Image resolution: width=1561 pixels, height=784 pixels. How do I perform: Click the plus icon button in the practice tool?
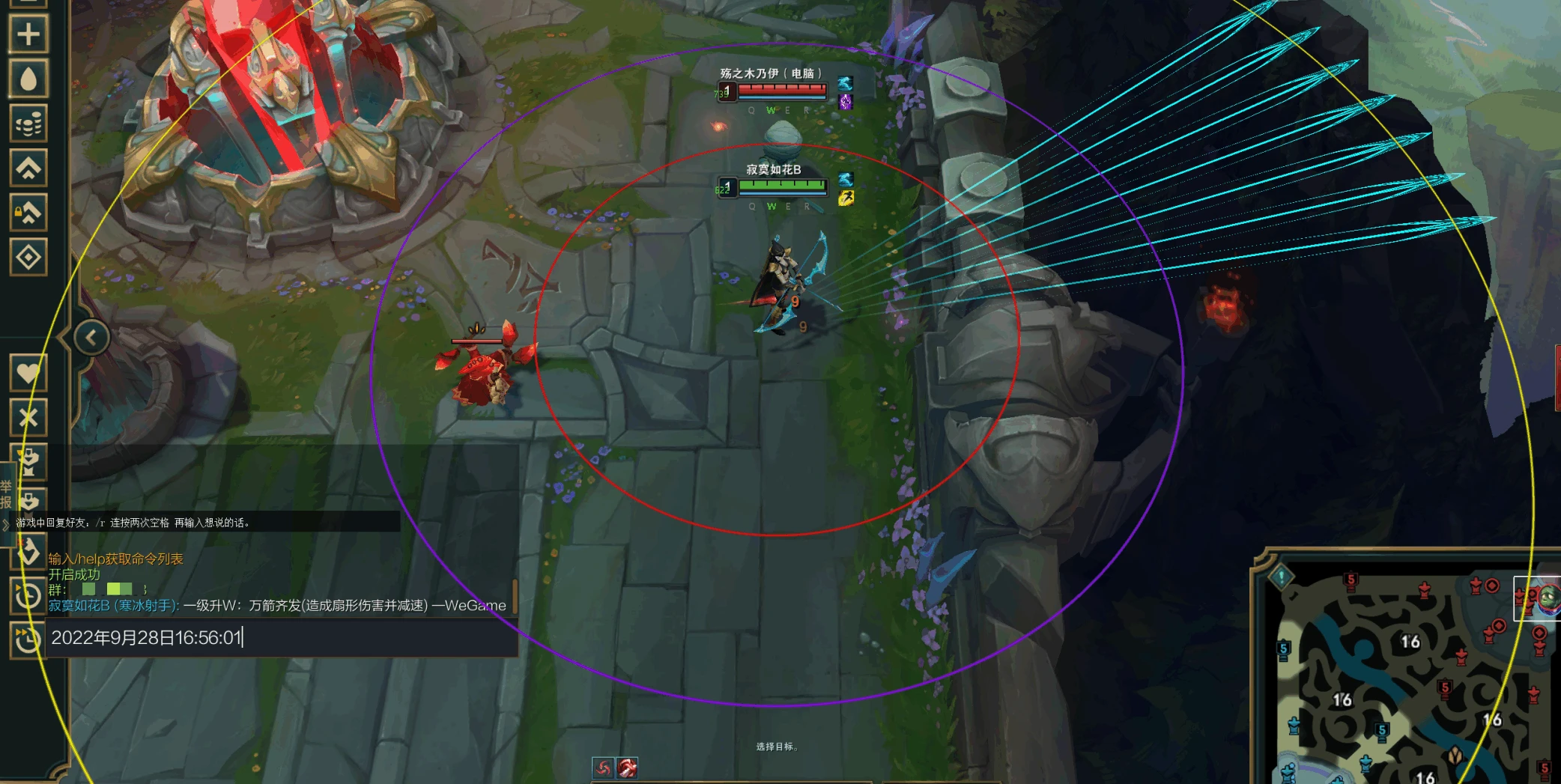(28, 34)
